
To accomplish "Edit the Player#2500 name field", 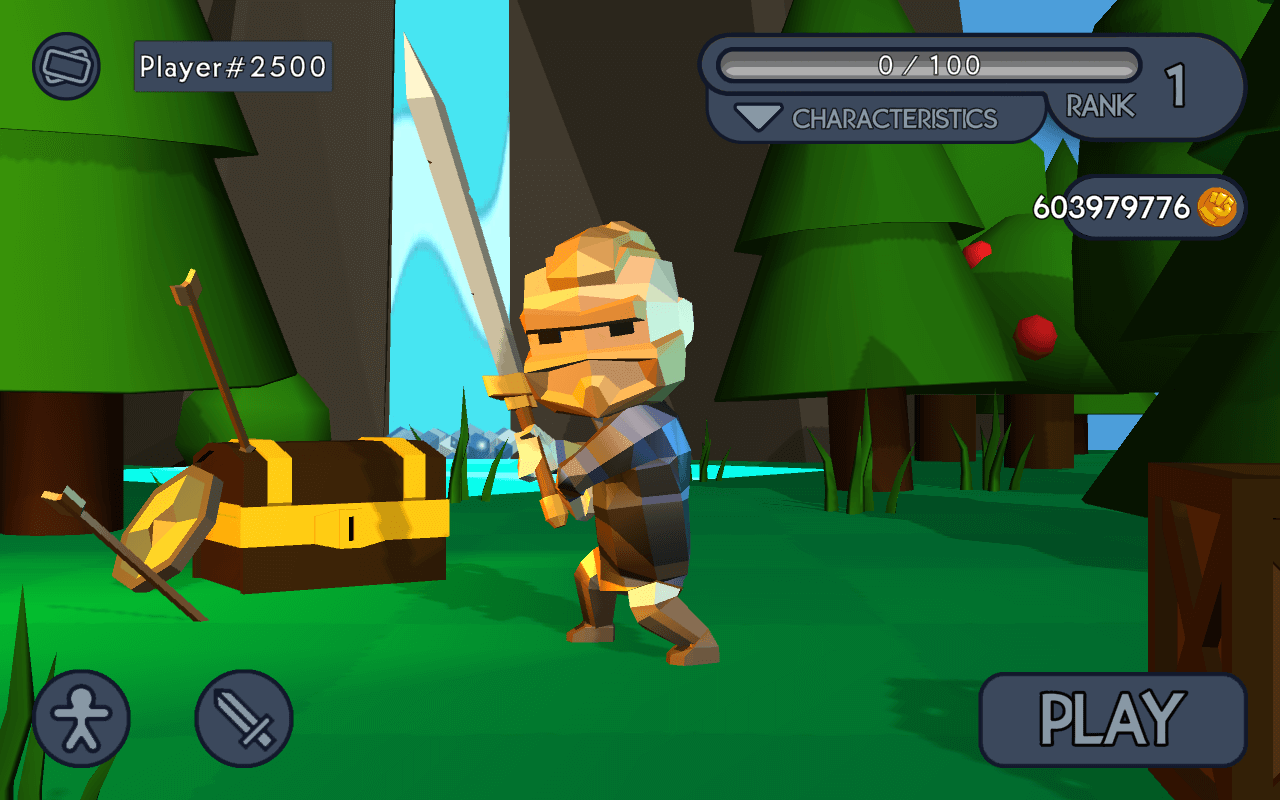I will coord(233,67).
